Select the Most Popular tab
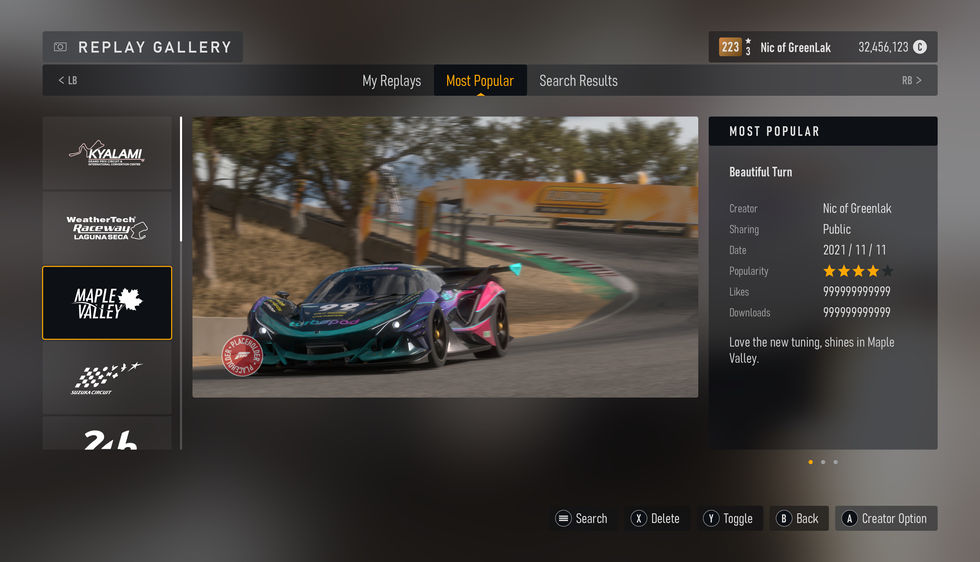Viewport: 980px width, 562px height. pos(480,81)
